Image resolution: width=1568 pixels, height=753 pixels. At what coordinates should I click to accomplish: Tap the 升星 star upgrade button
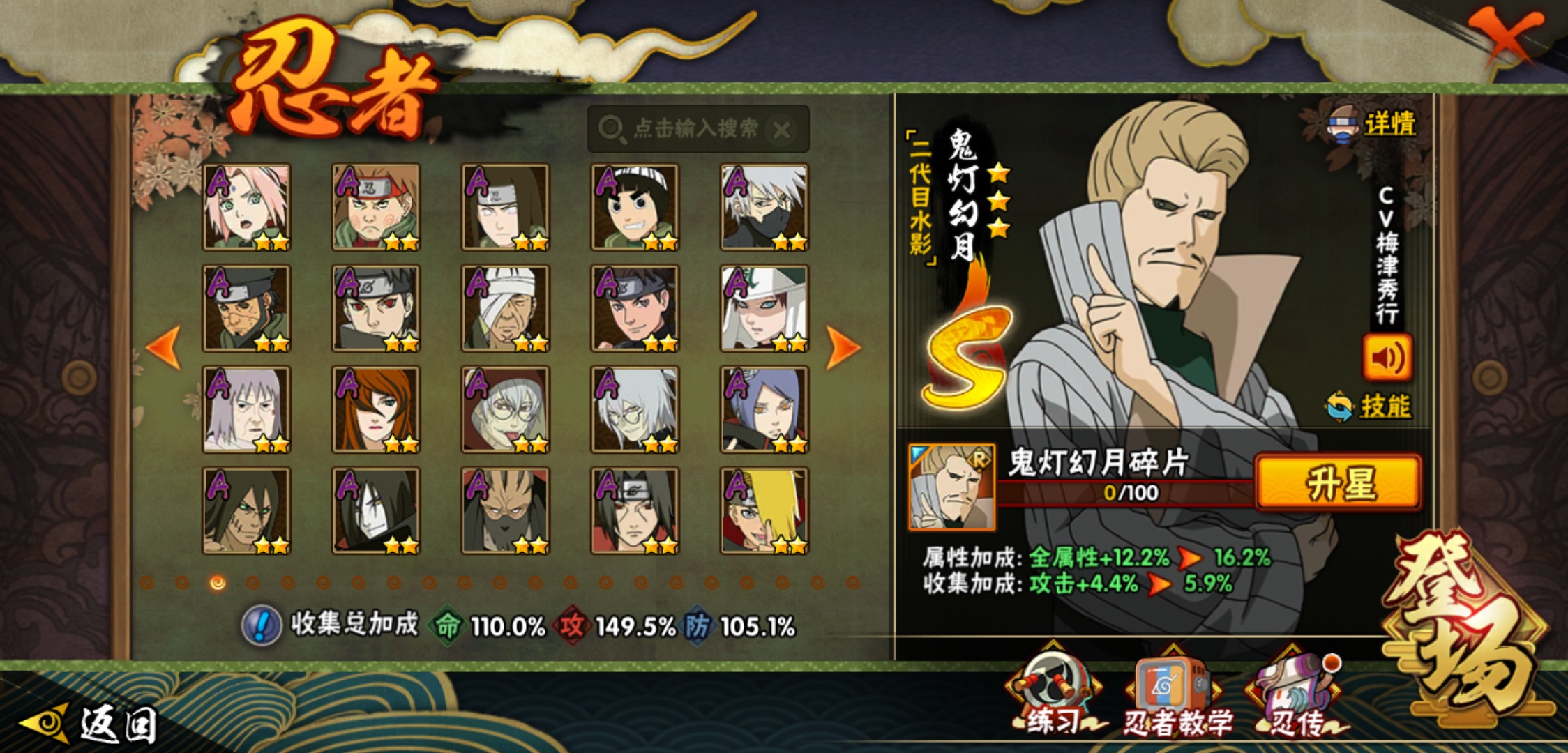[x=1338, y=482]
